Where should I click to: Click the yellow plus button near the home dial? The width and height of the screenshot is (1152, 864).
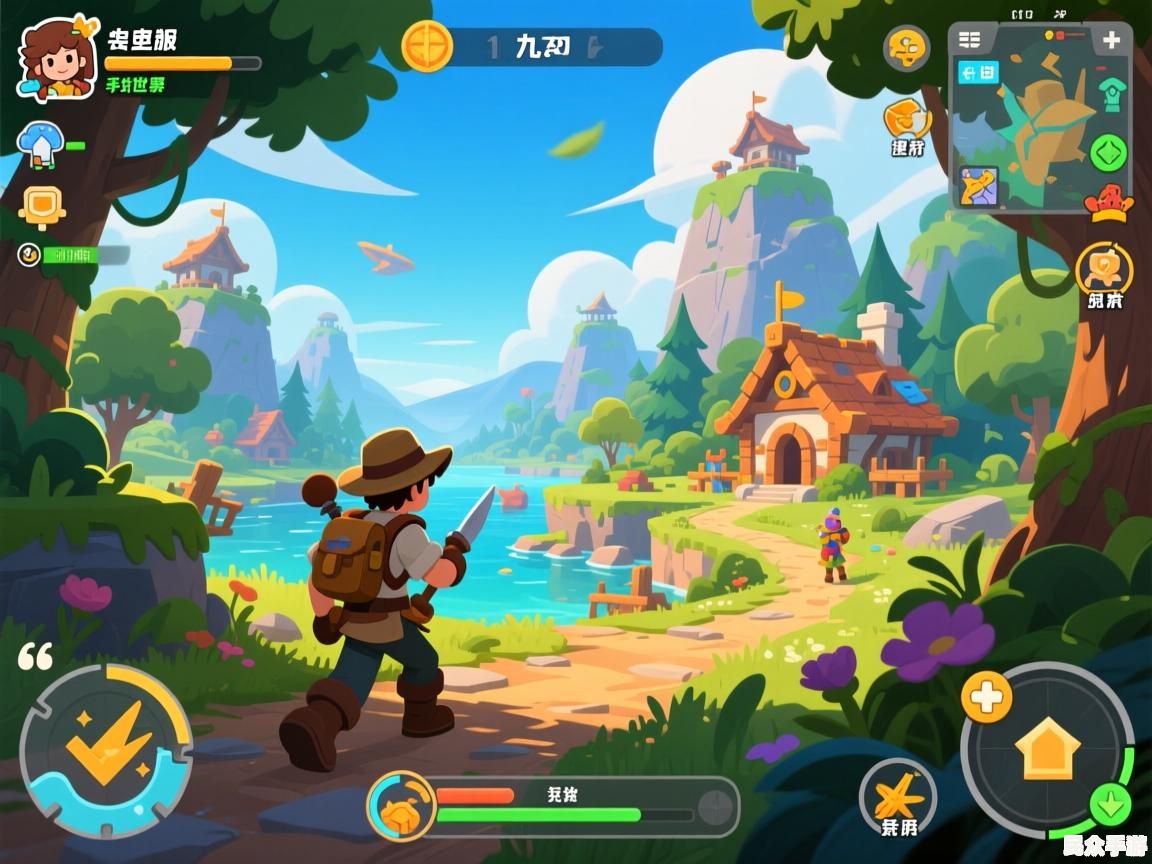(986, 694)
